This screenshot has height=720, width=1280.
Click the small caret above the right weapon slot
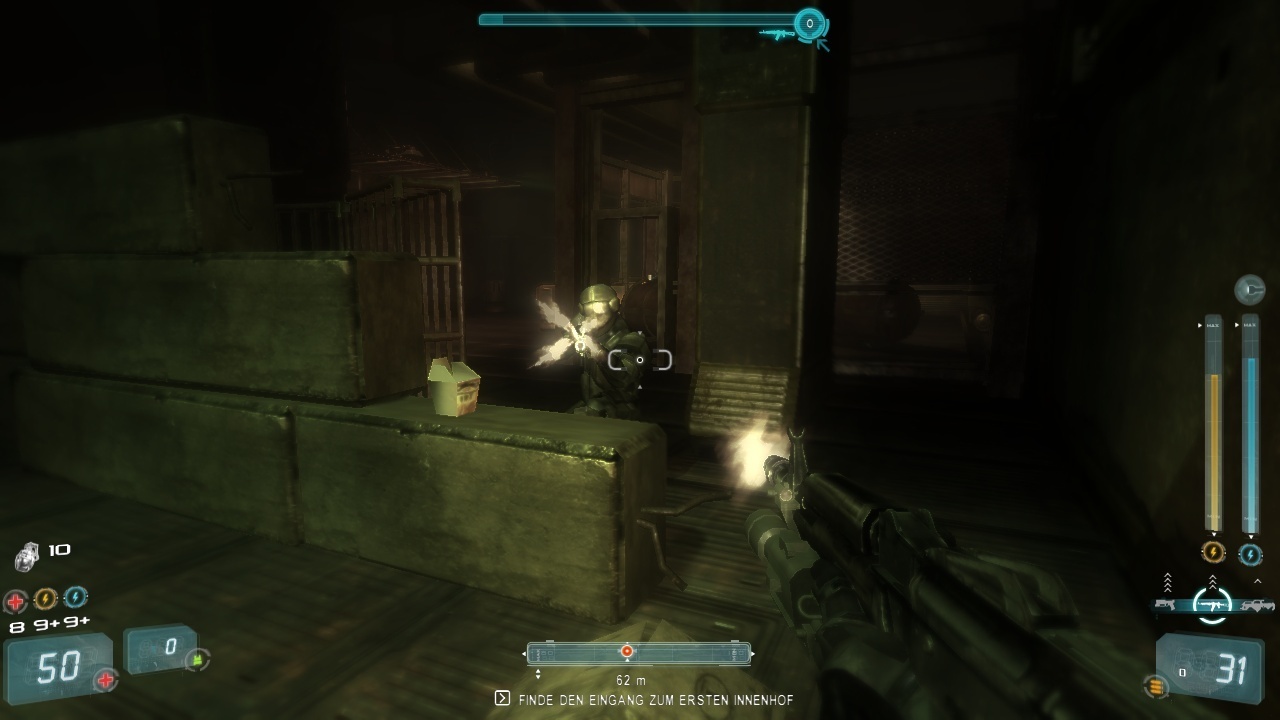pyautogui.click(x=1257, y=581)
